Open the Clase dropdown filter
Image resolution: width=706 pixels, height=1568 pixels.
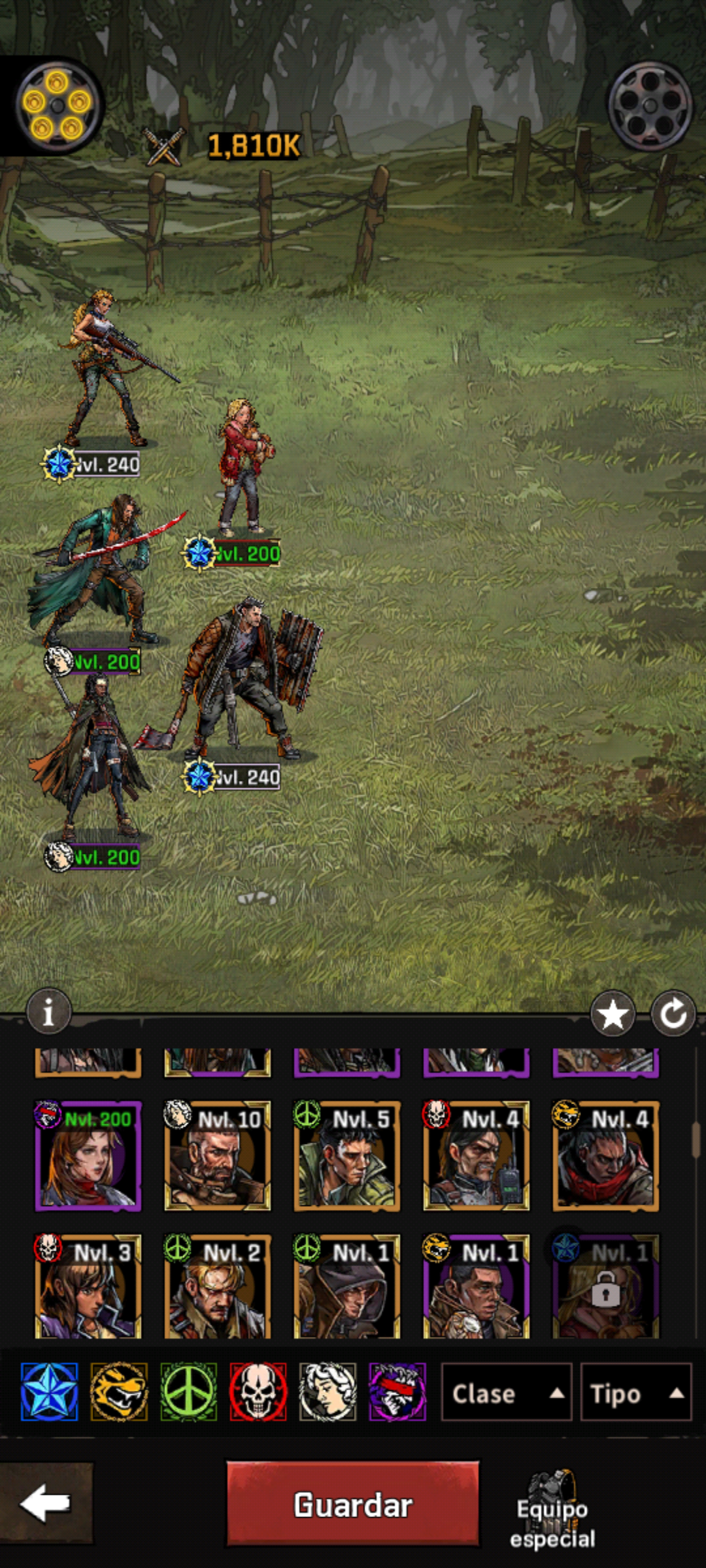tap(506, 1392)
